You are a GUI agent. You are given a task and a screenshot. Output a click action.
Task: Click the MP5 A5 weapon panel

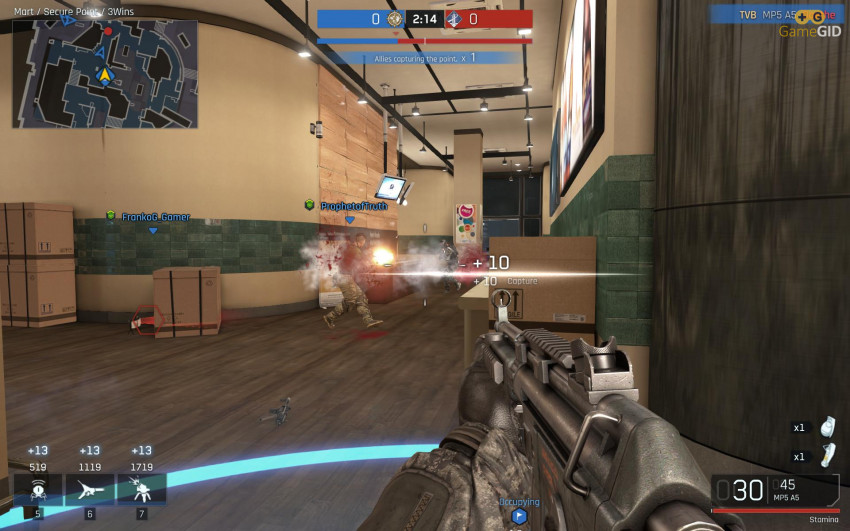point(775,491)
